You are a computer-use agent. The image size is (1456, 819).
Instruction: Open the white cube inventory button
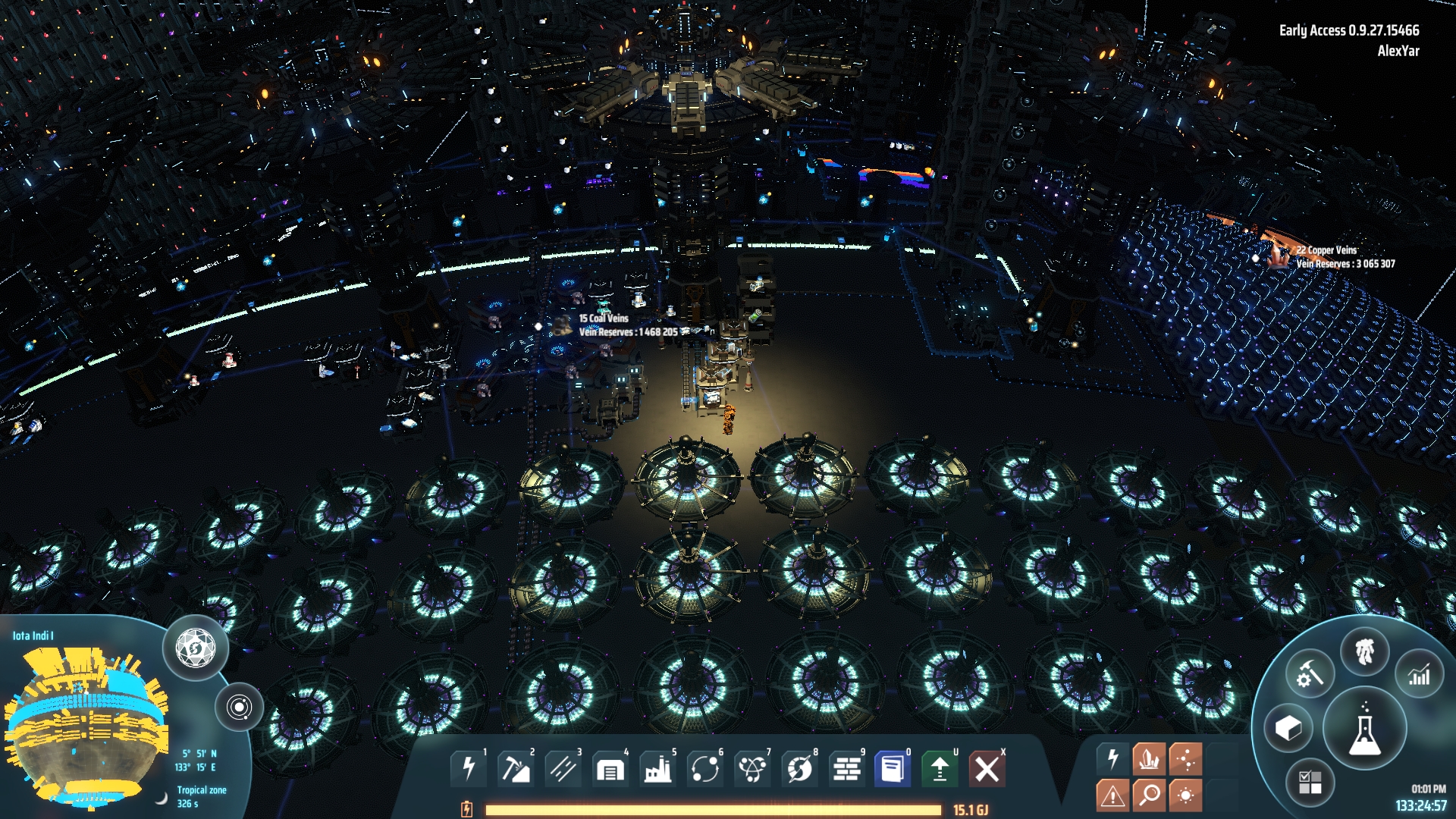tap(1288, 729)
